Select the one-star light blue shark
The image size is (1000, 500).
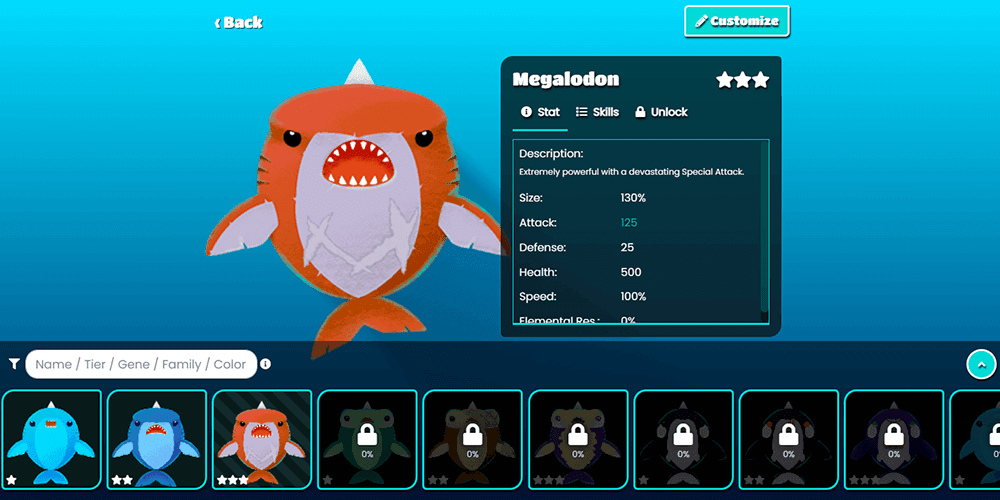[52, 439]
